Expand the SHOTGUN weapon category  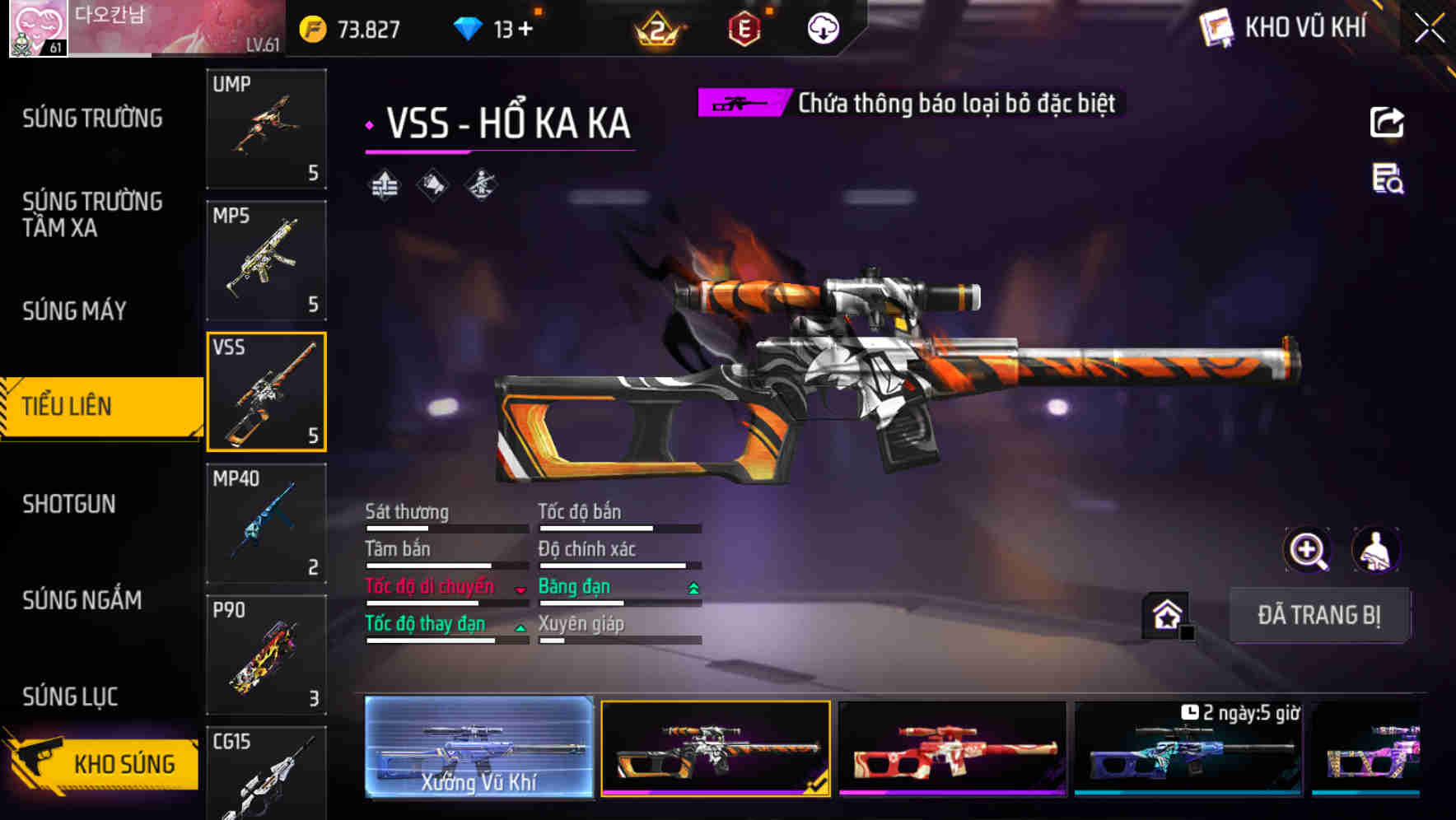[x=70, y=504]
